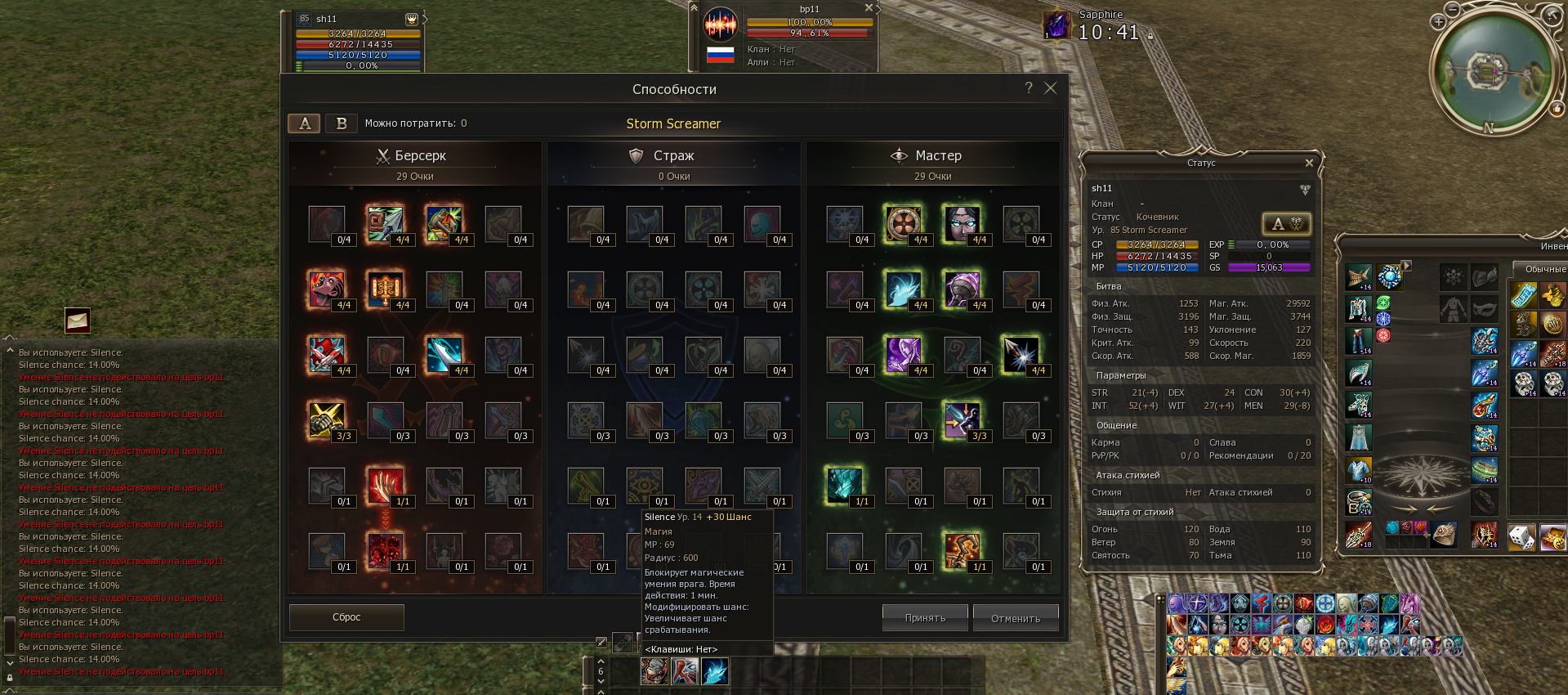
Task: Cancel changes with Отменить button
Action: coord(1016,618)
